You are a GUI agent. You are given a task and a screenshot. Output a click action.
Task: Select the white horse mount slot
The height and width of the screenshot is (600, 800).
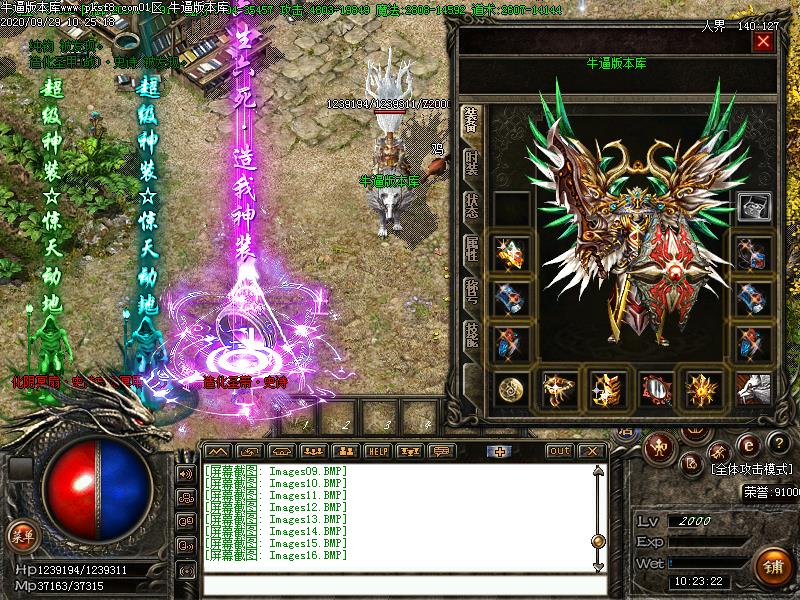pos(753,388)
